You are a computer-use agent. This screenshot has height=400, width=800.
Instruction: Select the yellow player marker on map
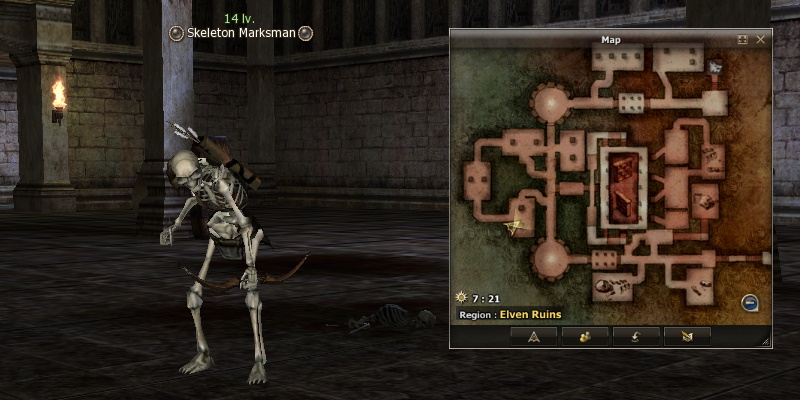click(516, 227)
